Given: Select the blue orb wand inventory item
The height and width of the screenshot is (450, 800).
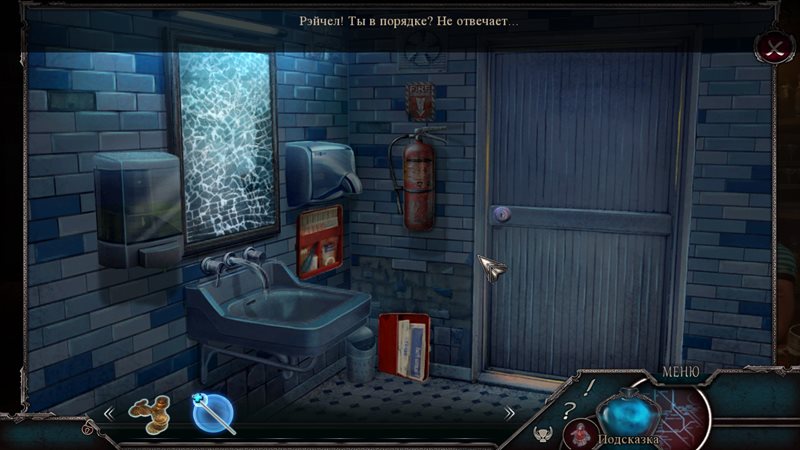Looking at the screenshot, I should pyautogui.click(x=213, y=413).
